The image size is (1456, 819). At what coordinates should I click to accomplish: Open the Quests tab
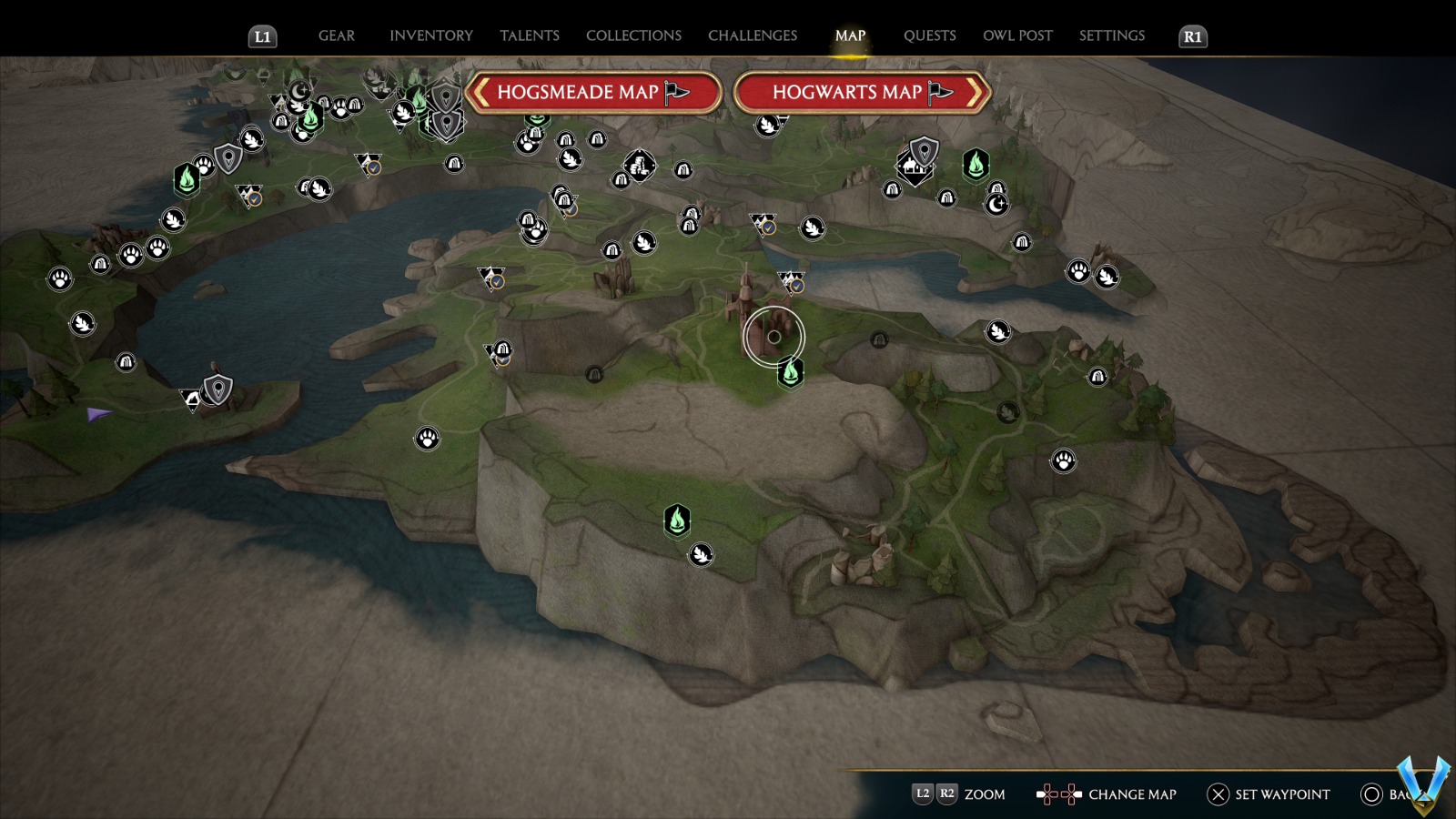coord(929,35)
